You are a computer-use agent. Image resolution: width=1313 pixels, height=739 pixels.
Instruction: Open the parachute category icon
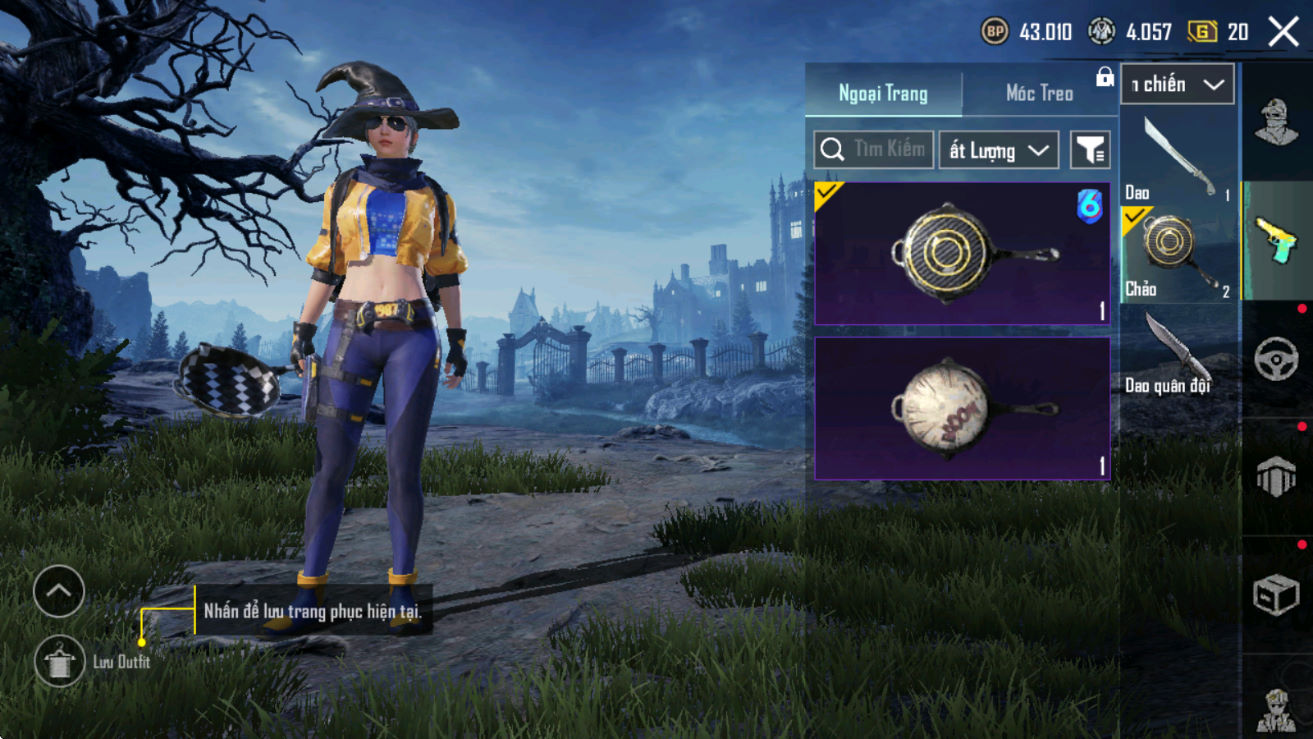(x=1276, y=477)
